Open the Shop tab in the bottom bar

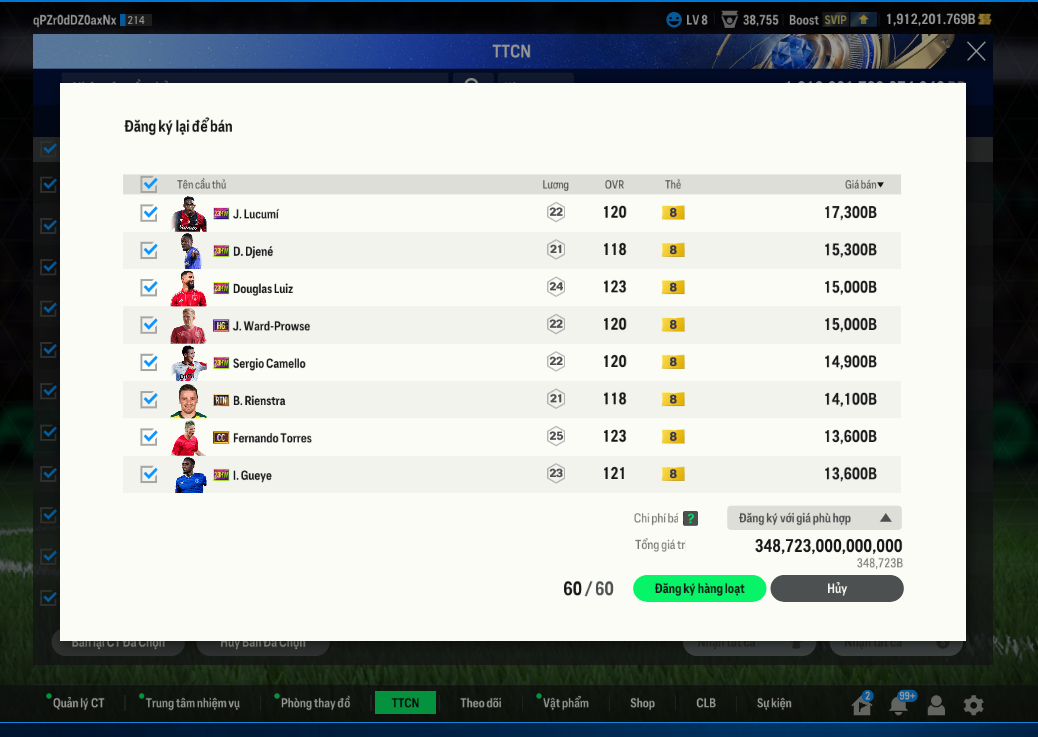(642, 703)
